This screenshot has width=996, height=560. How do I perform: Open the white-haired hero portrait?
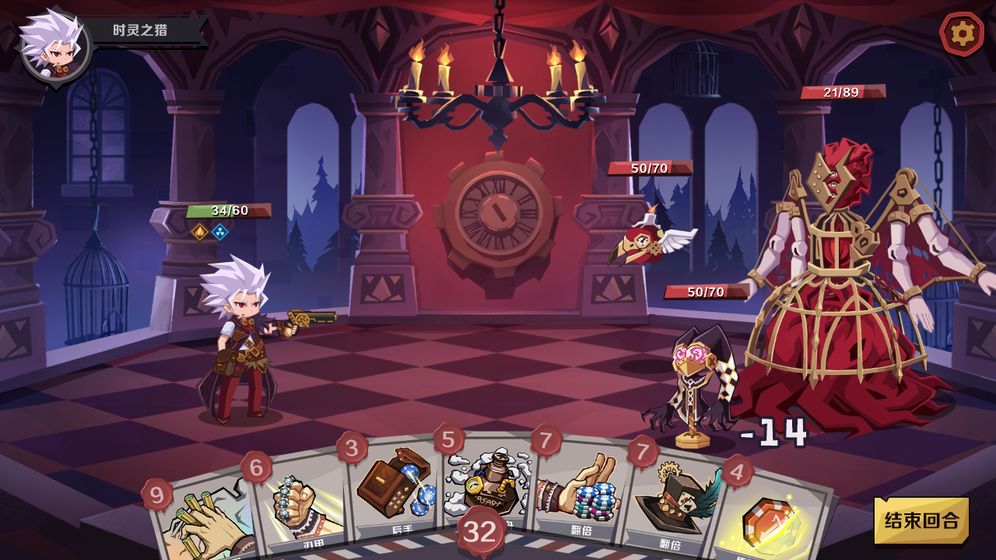click(54, 42)
